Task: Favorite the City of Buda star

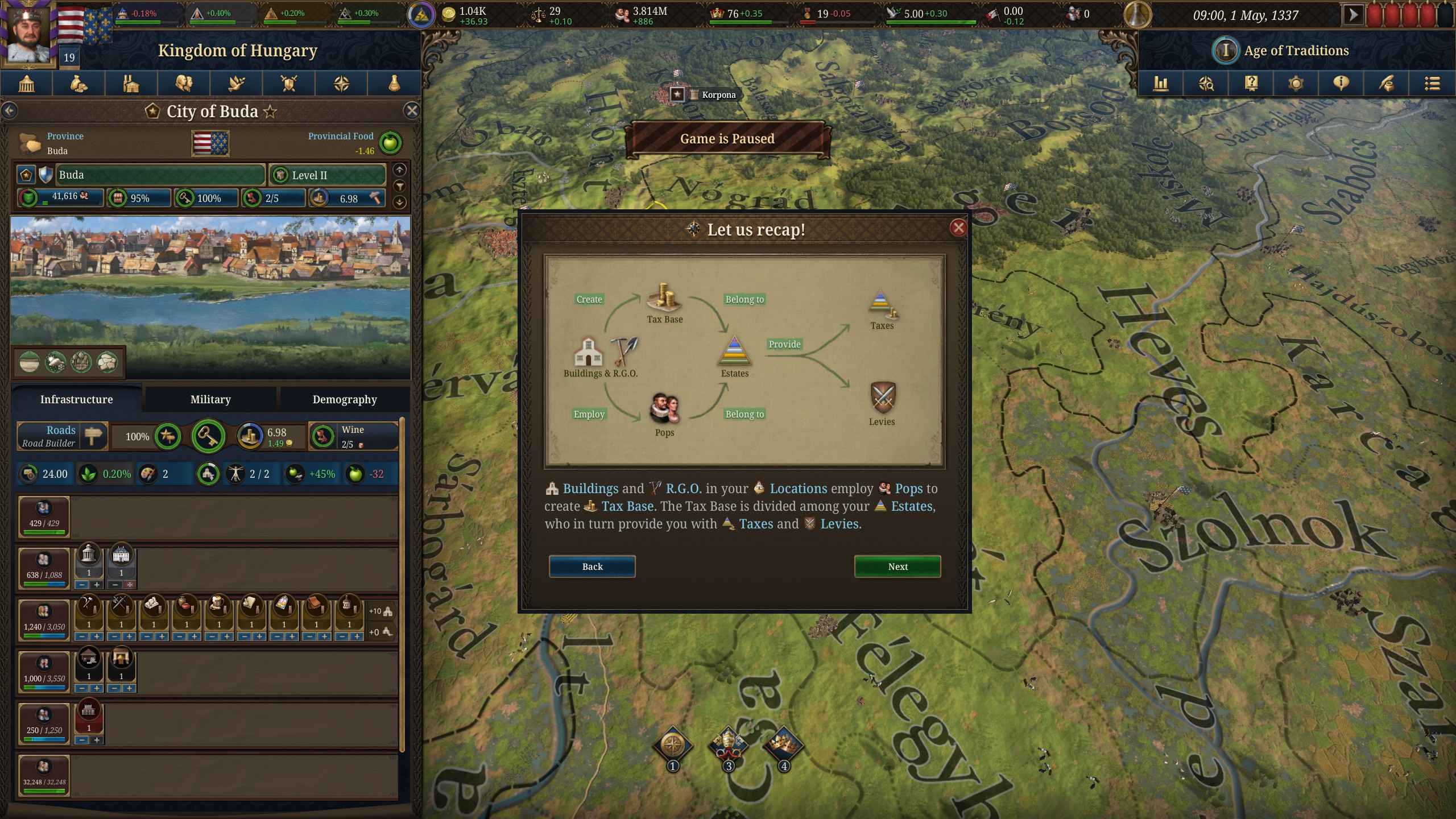Action: pos(271,111)
